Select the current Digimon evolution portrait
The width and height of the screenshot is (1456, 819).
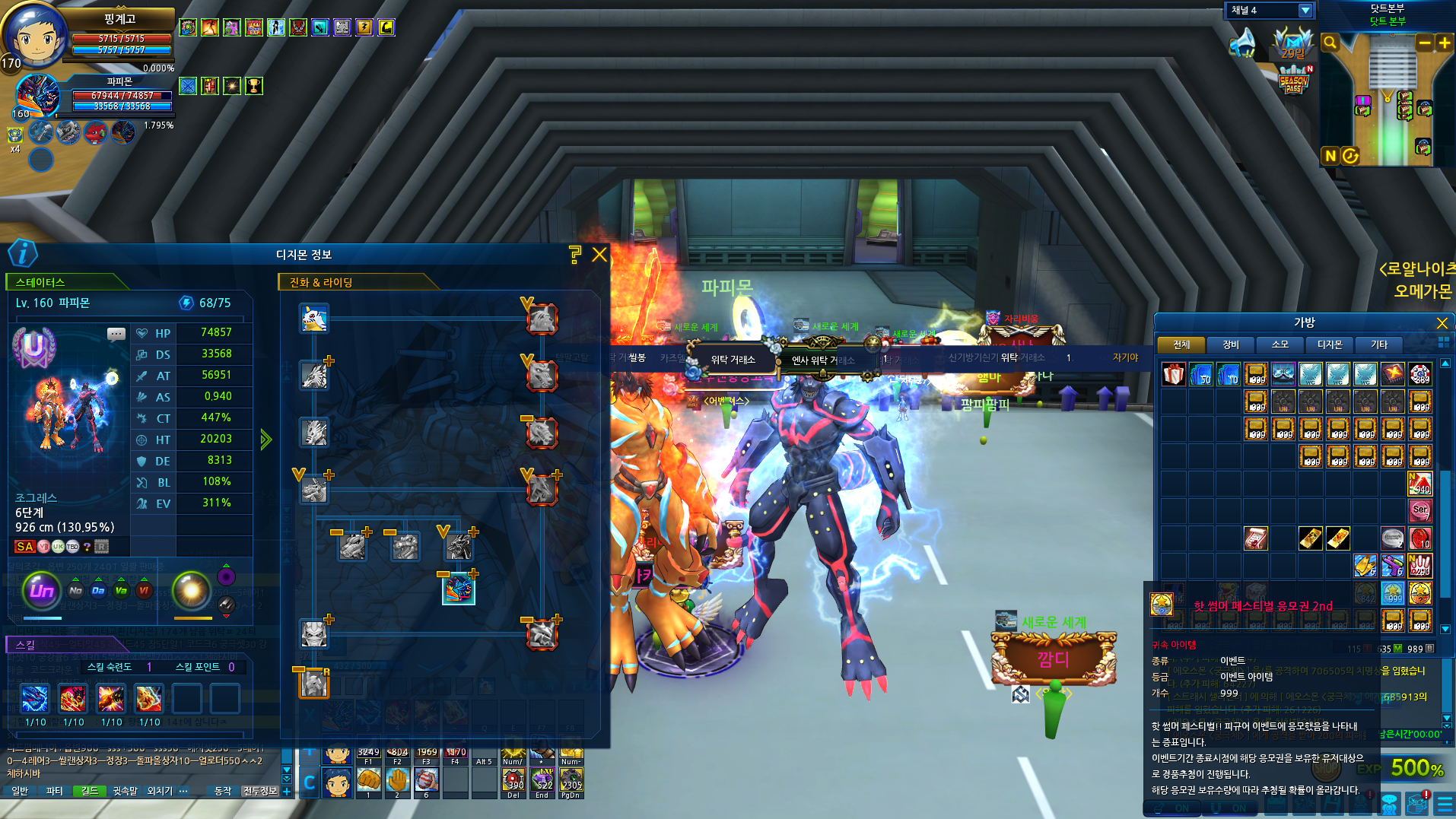click(459, 589)
